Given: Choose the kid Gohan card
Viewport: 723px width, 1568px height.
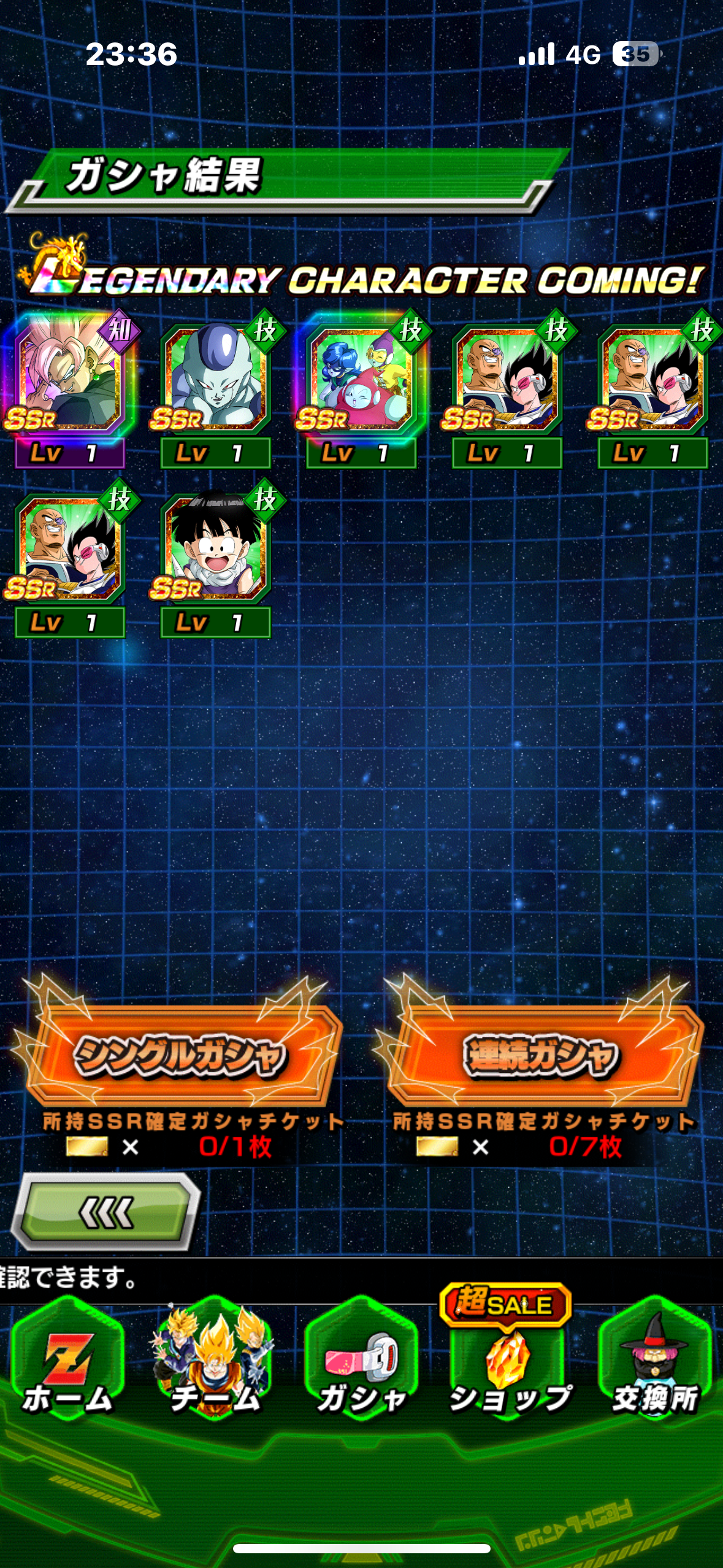Looking at the screenshot, I should pyautogui.click(x=215, y=549).
